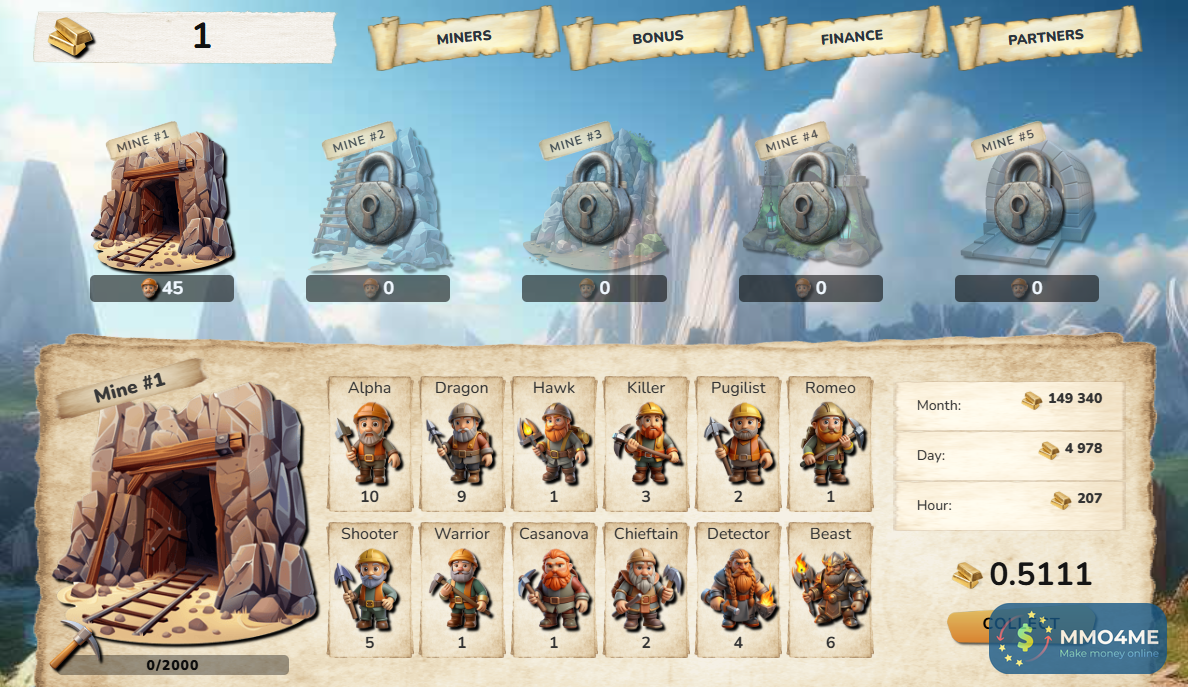Choose the Romeo miner card

(830, 444)
